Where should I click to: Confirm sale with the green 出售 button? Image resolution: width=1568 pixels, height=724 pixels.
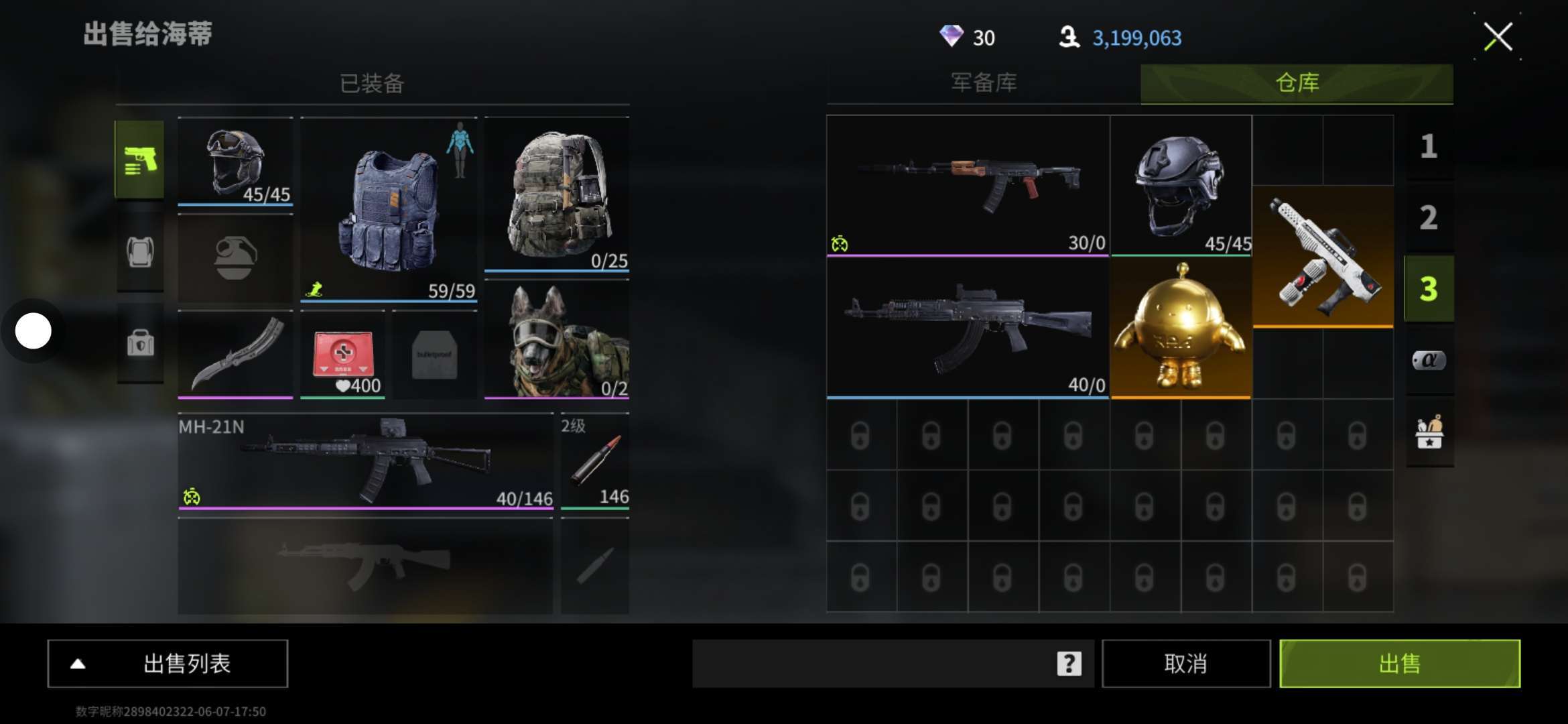pyautogui.click(x=1399, y=664)
